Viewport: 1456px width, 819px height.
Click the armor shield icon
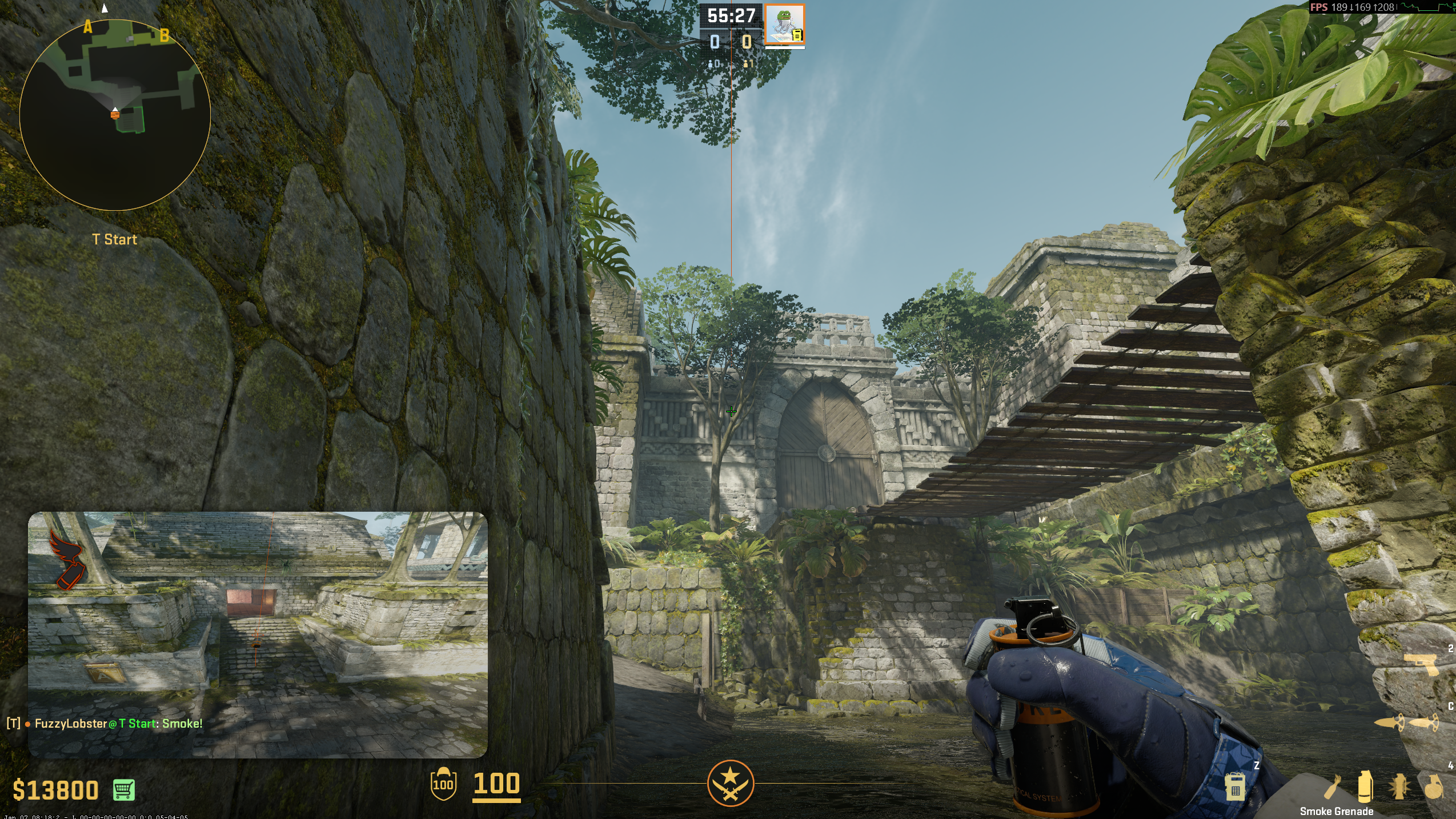[x=443, y=783]
